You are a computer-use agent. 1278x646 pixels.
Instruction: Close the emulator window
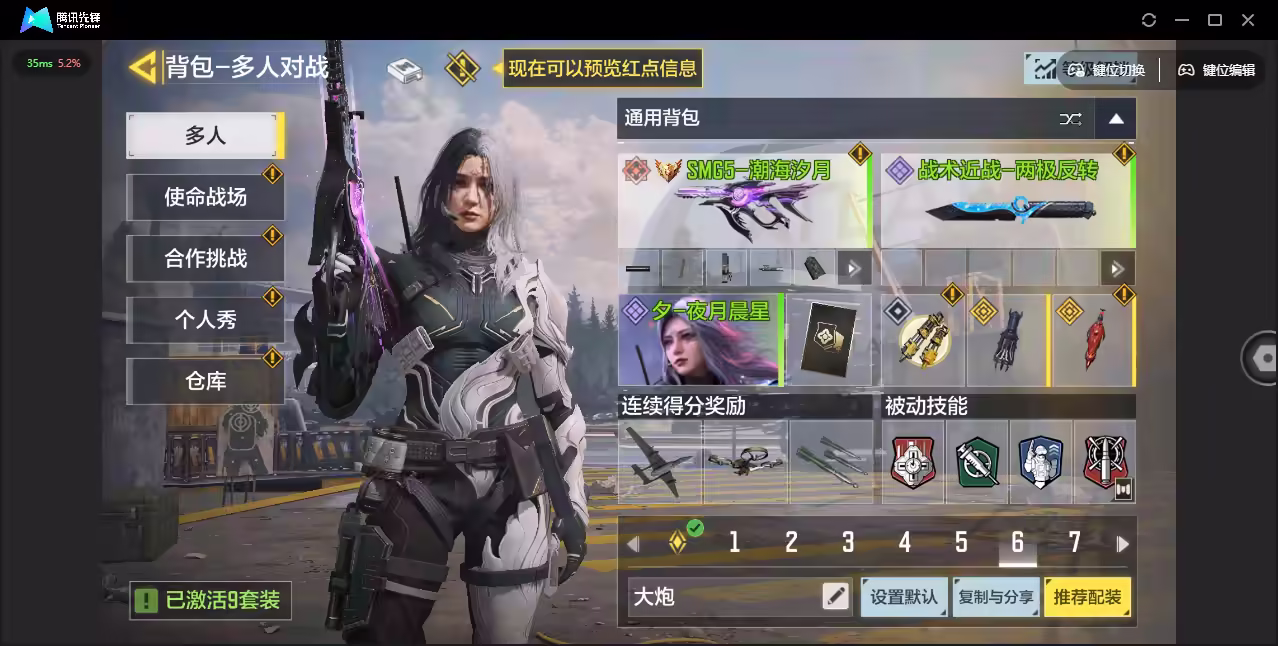[x=1248, y=20]
